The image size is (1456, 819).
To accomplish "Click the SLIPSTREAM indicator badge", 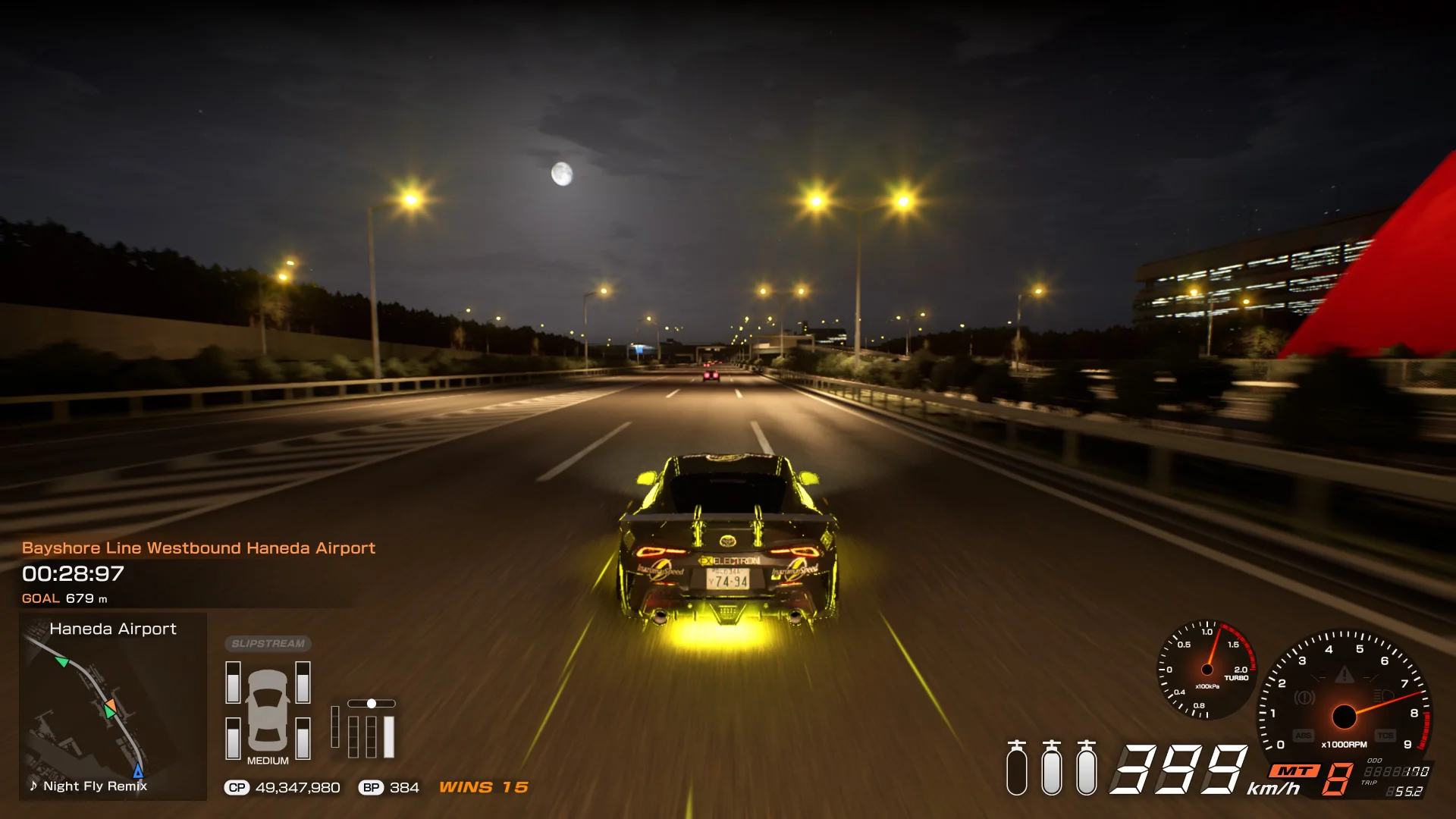I will [x=268, y=644].
